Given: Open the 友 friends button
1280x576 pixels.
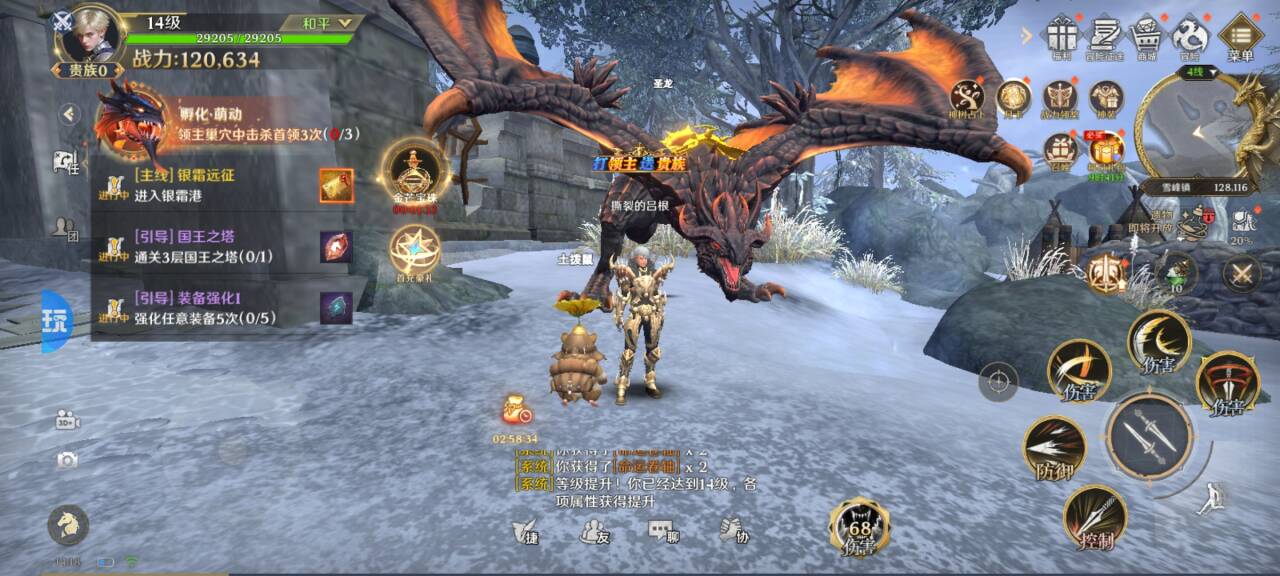Looking at the screenshot, I should [595, 532].
